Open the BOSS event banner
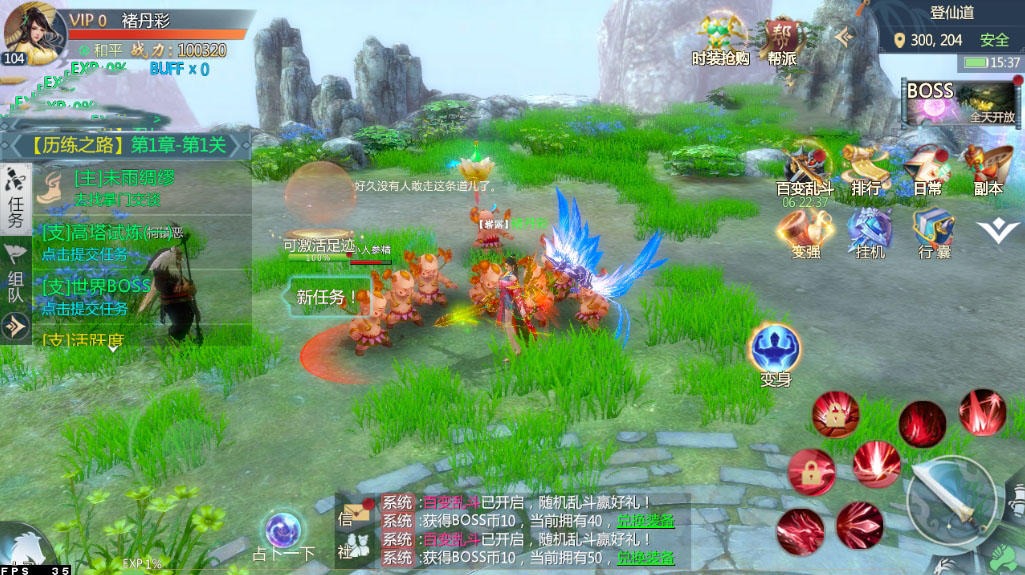 pos(960,101)
